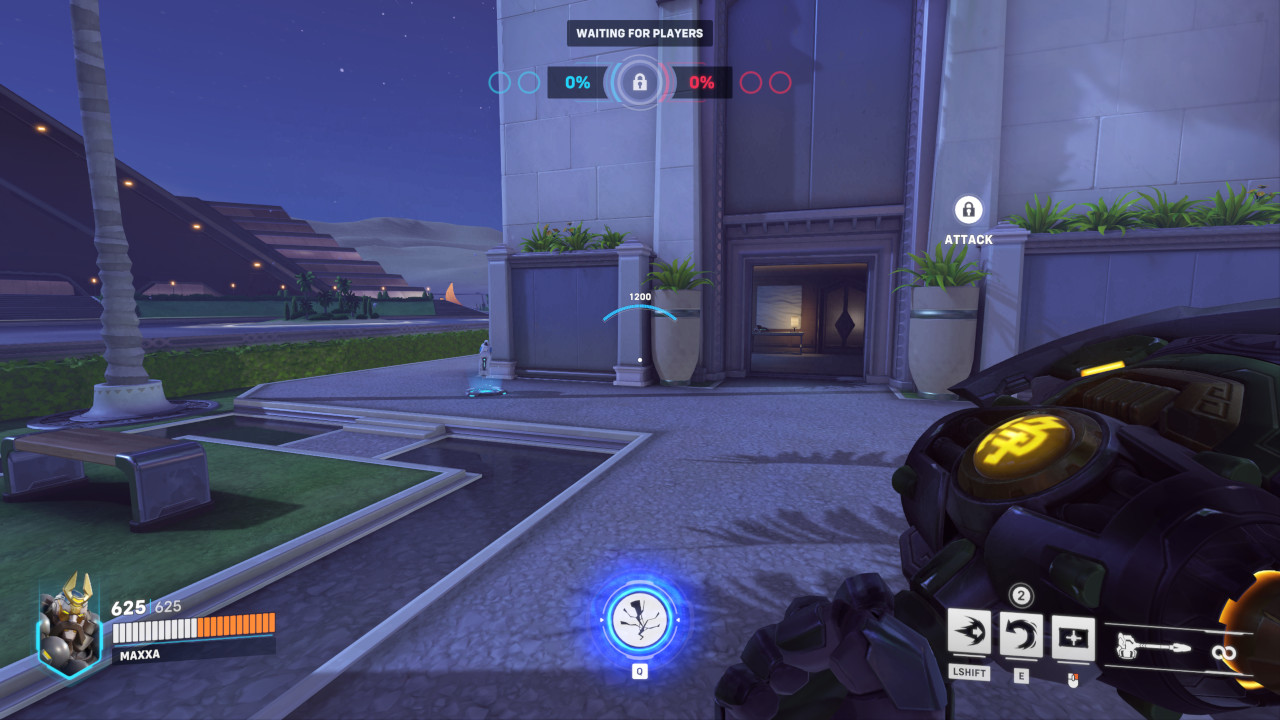Click the lock icon on the objective tracker
Viewport: 1280px width, 720px height.
[x=639, y=83]
